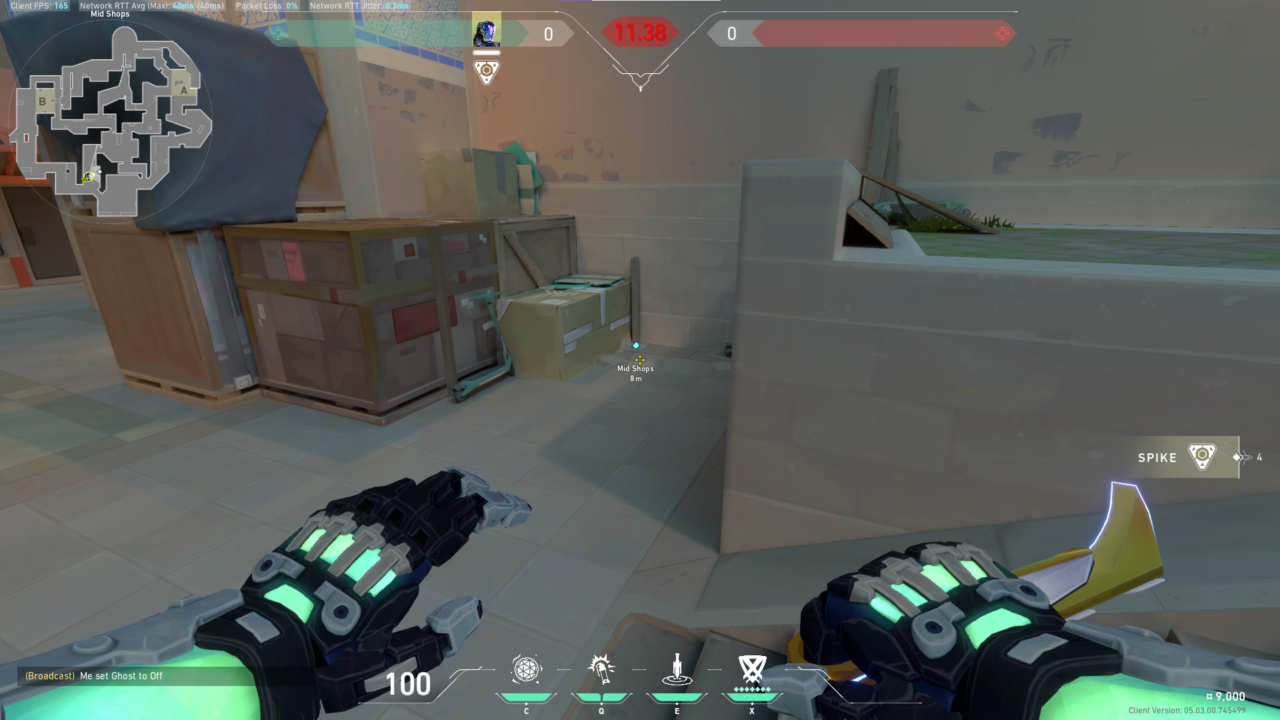Screen dimensions: 1280x720
Task: Click KAY/O's agent portrait on the top scoreboard
Action: point(487,33)
